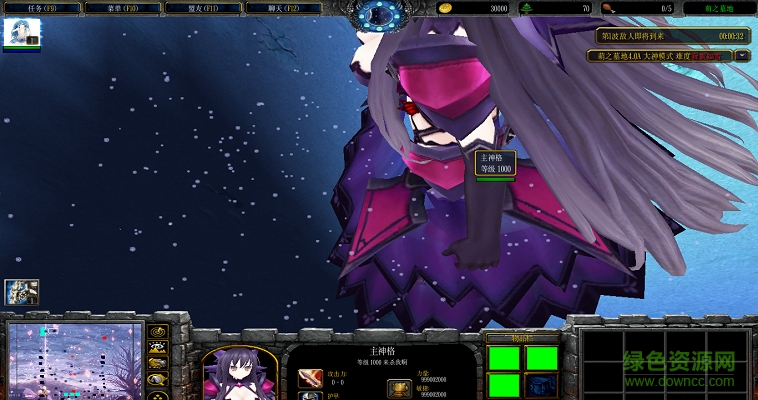This screenshot has height=400, width=758.
Task: Toggle the minimap terrain display button
Action: tap(157, 347)
